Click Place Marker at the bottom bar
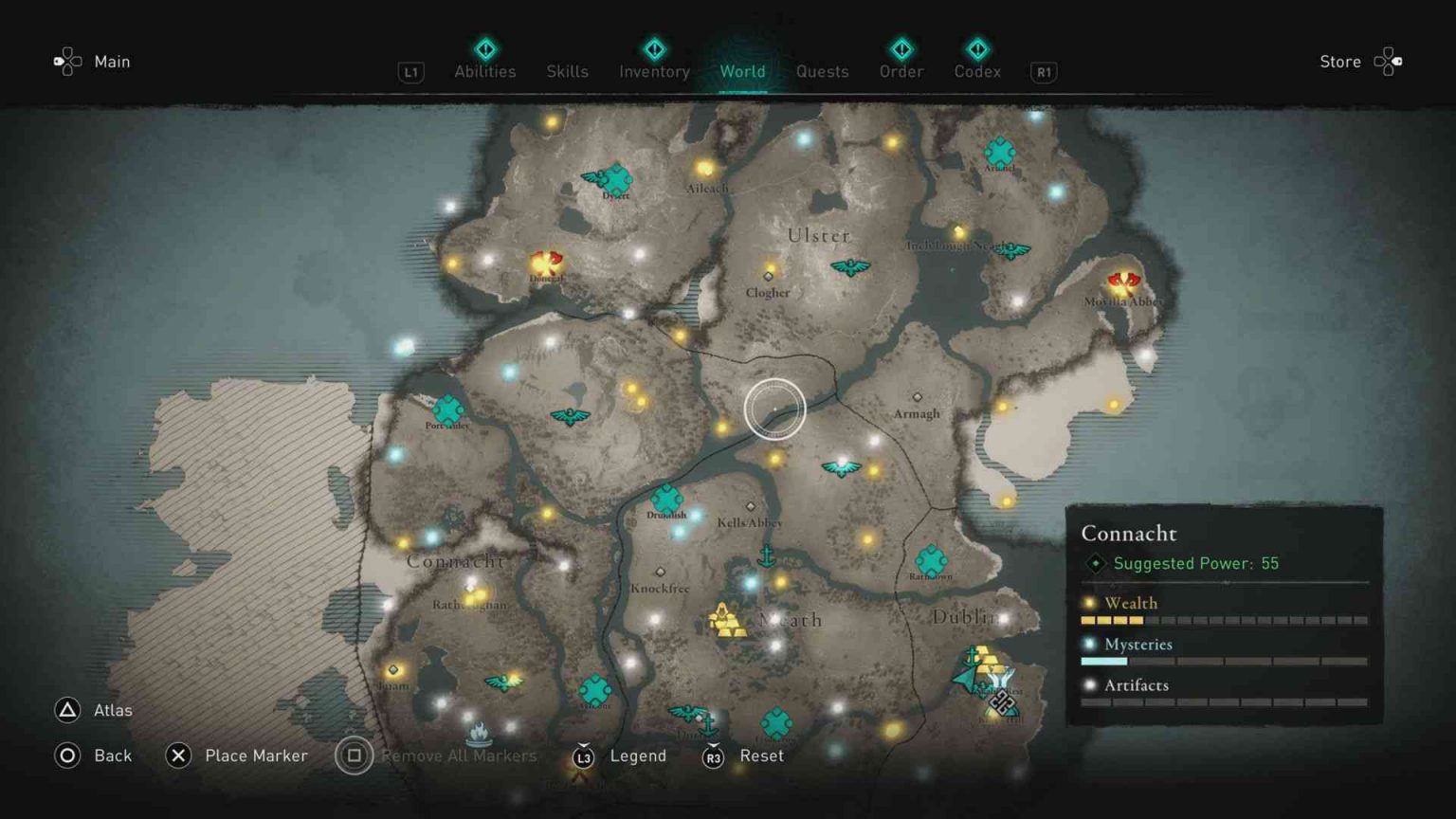The height and width of the screenshot is (819, 1456). [256, 755]
